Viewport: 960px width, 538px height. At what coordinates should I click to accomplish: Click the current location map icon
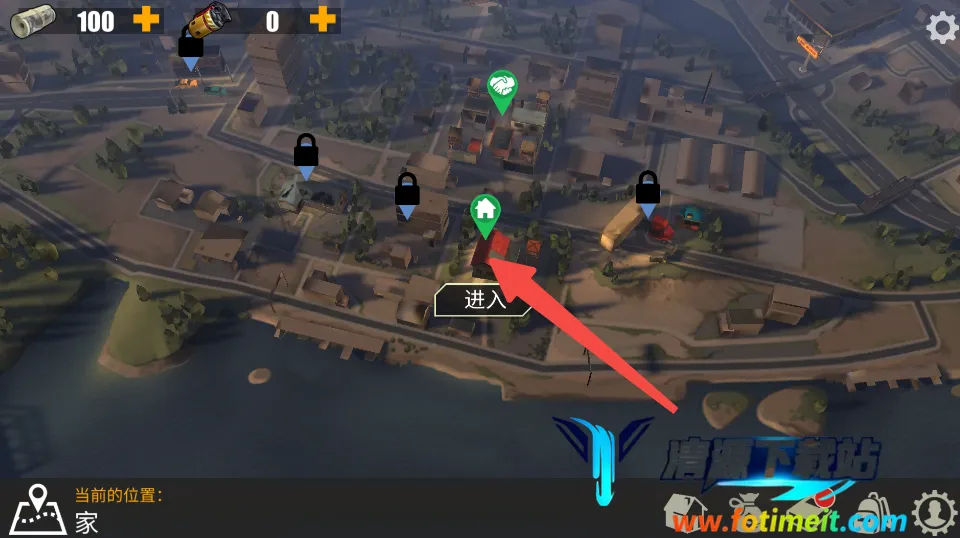[x=38, y=508]
